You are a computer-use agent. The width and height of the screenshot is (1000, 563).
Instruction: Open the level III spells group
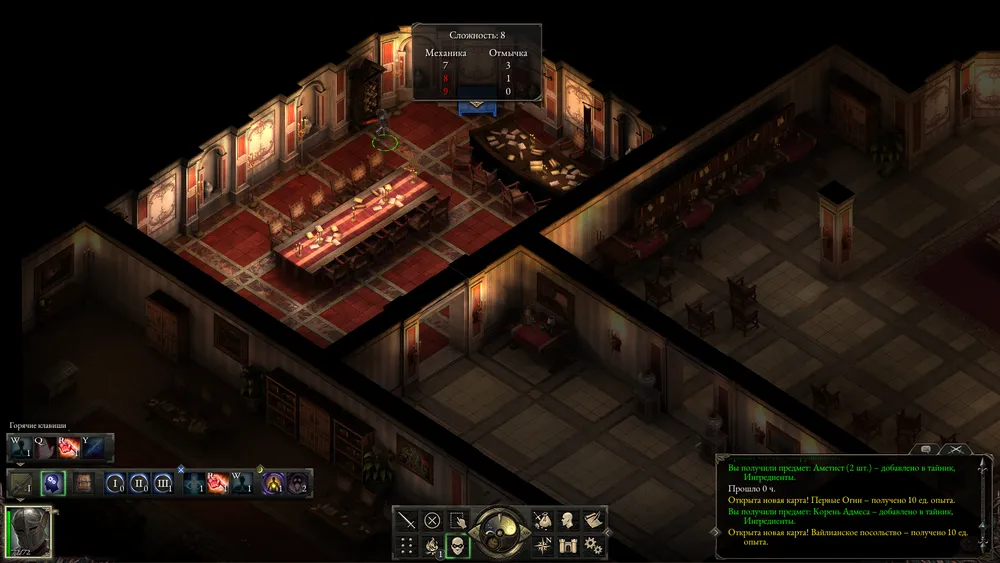(x=163, y=484)
